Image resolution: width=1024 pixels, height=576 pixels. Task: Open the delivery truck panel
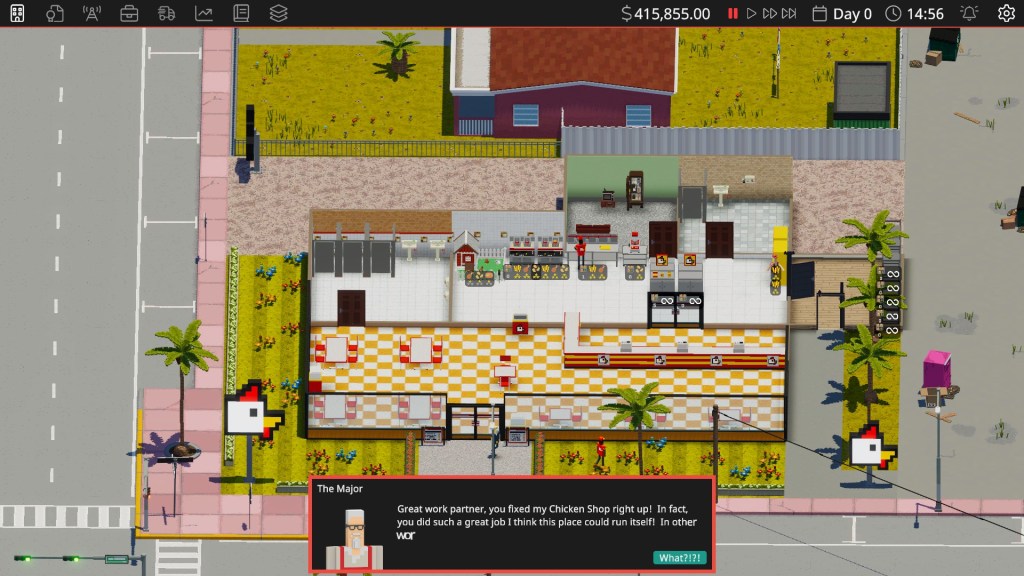tap(166, 13)
